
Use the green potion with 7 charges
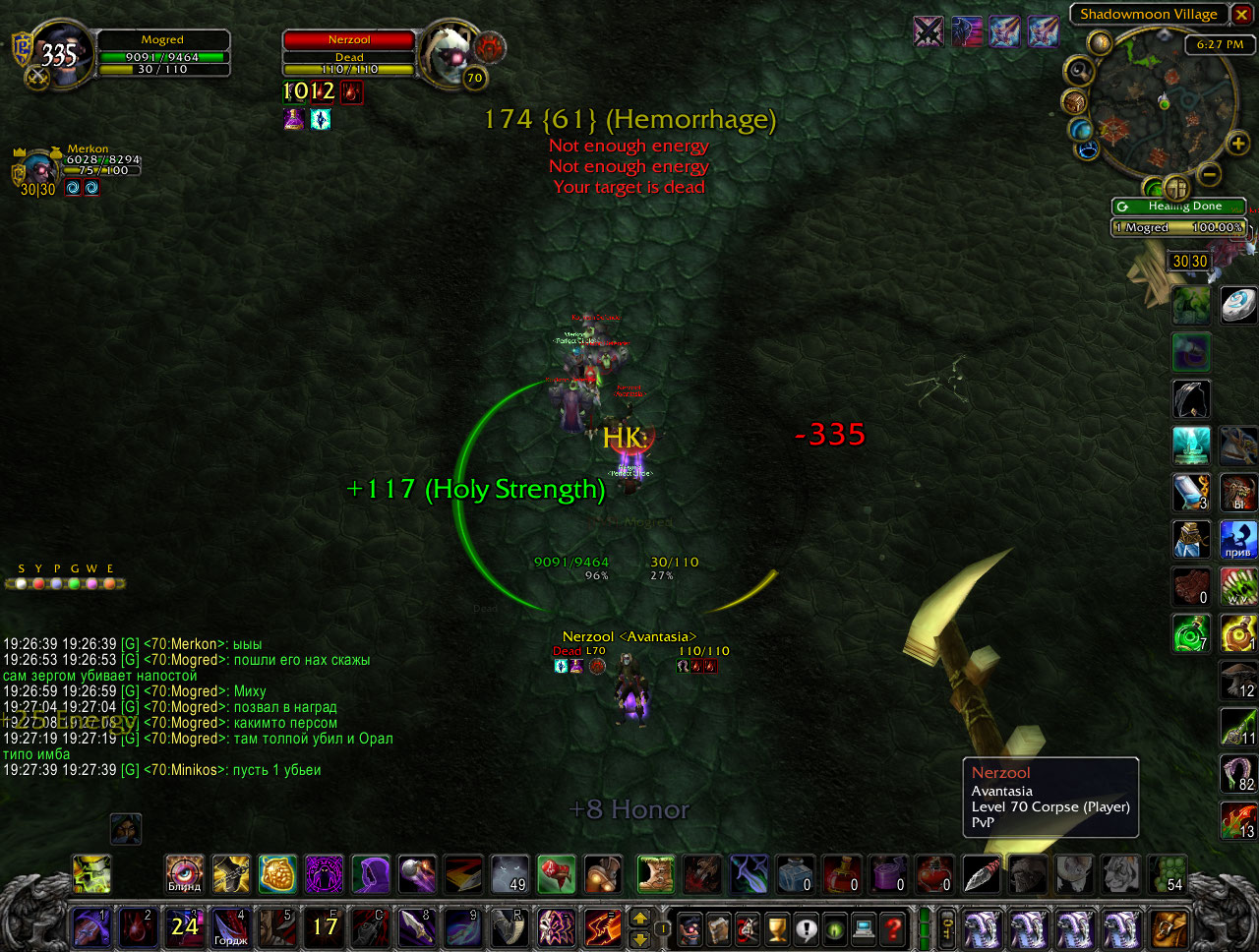click(1191, 633)
